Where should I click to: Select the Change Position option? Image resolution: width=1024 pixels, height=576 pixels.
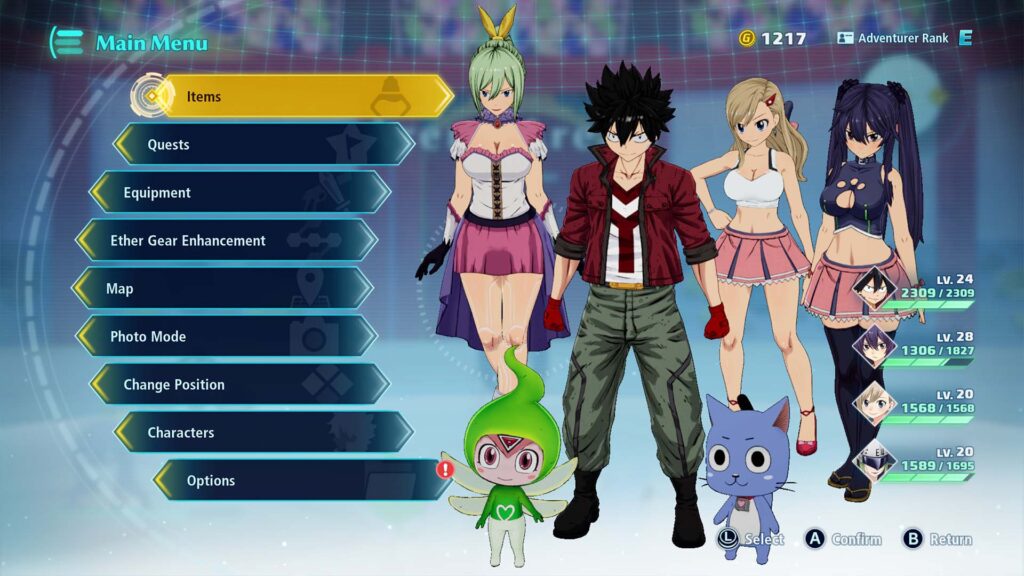pyautogui.click(x=240, y=385)
